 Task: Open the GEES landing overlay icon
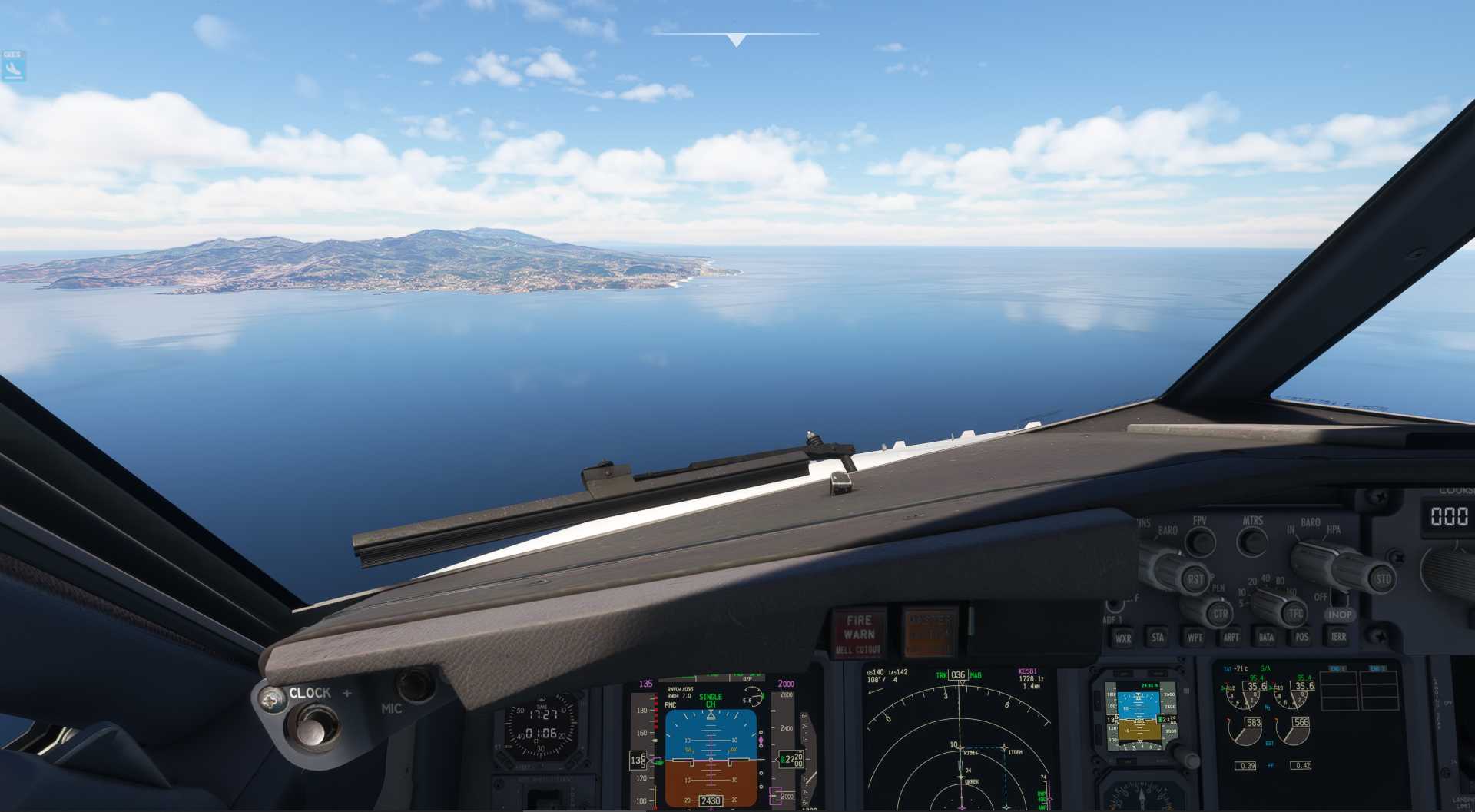click(13, 68)
